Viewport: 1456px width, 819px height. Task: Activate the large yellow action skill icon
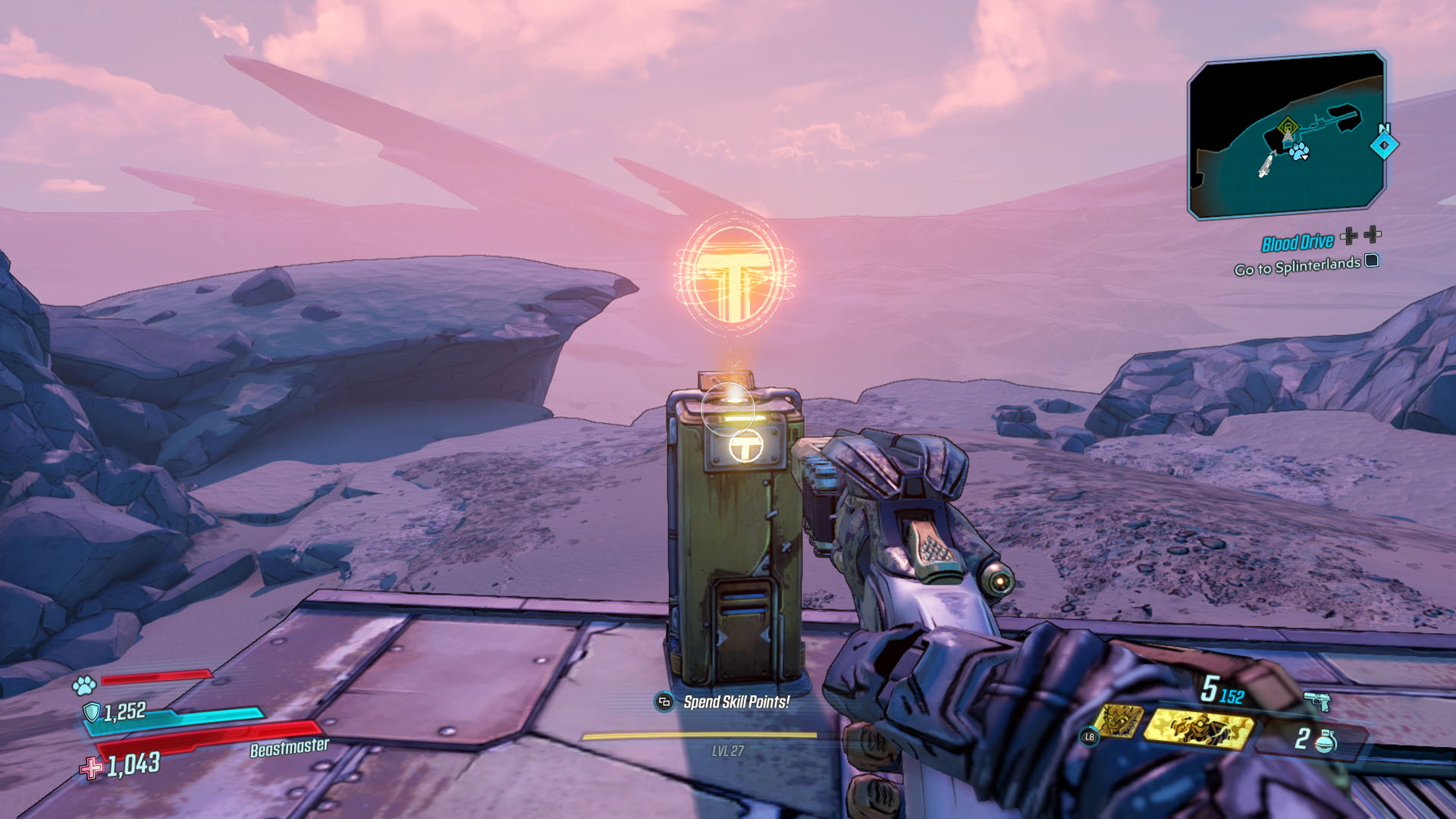tap(1199, 726)
